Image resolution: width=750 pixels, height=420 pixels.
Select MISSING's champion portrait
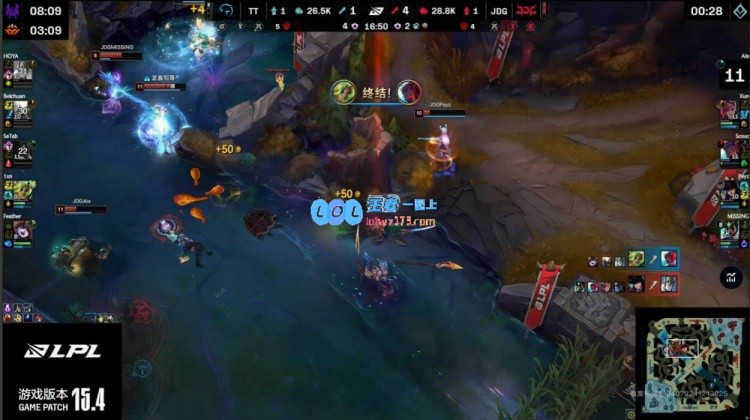730,230
